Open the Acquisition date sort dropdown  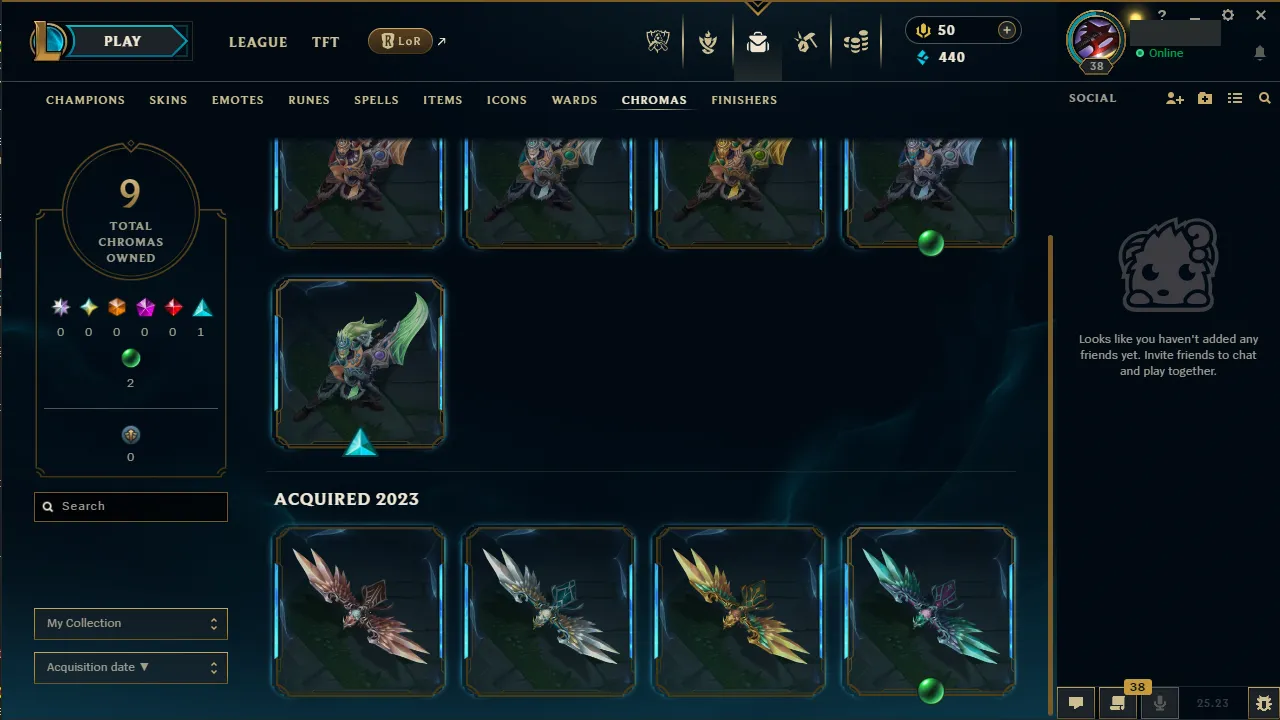point(130,667)
